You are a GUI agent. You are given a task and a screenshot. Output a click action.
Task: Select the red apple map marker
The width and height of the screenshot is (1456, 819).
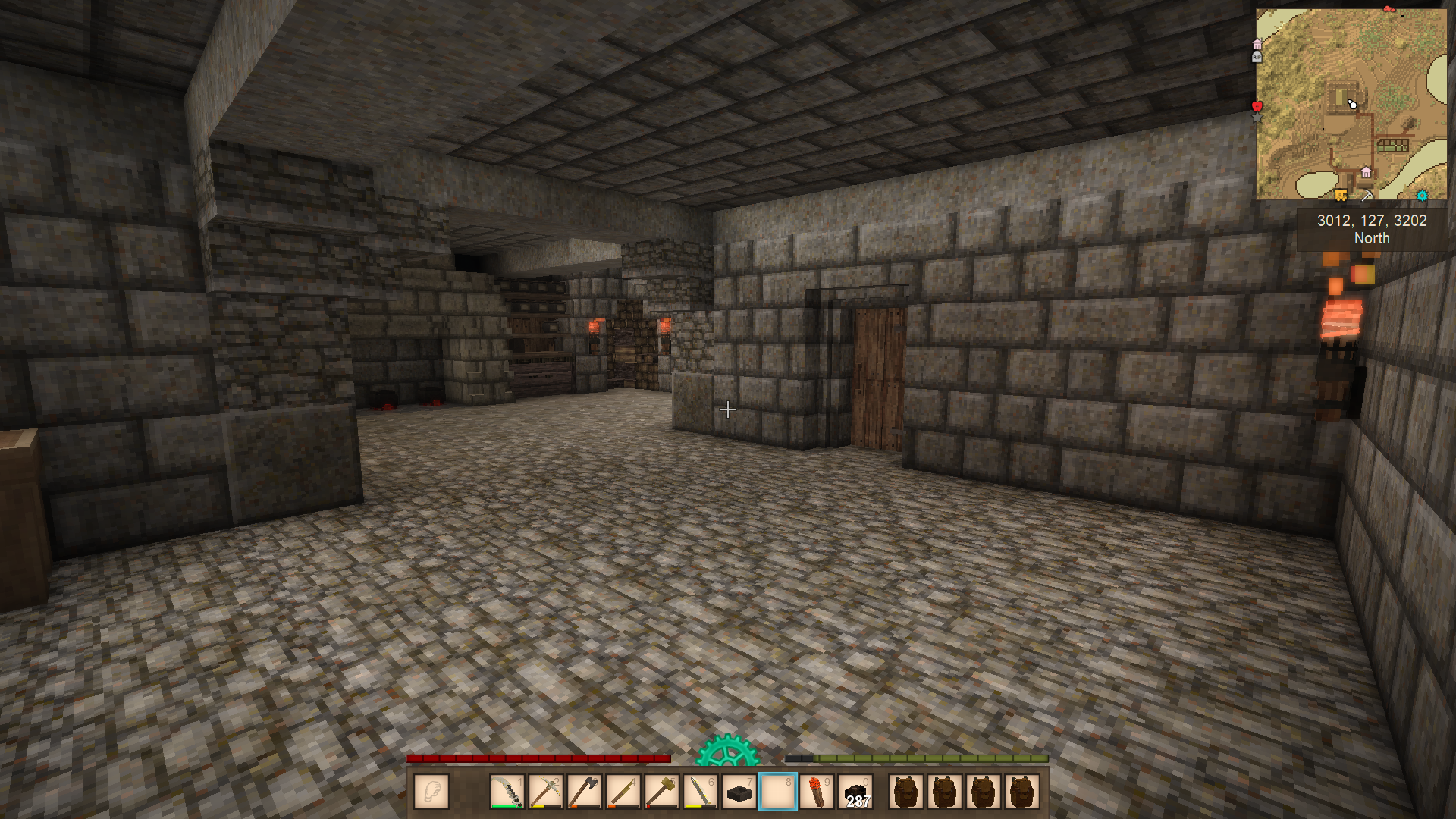coord(1257,105)
